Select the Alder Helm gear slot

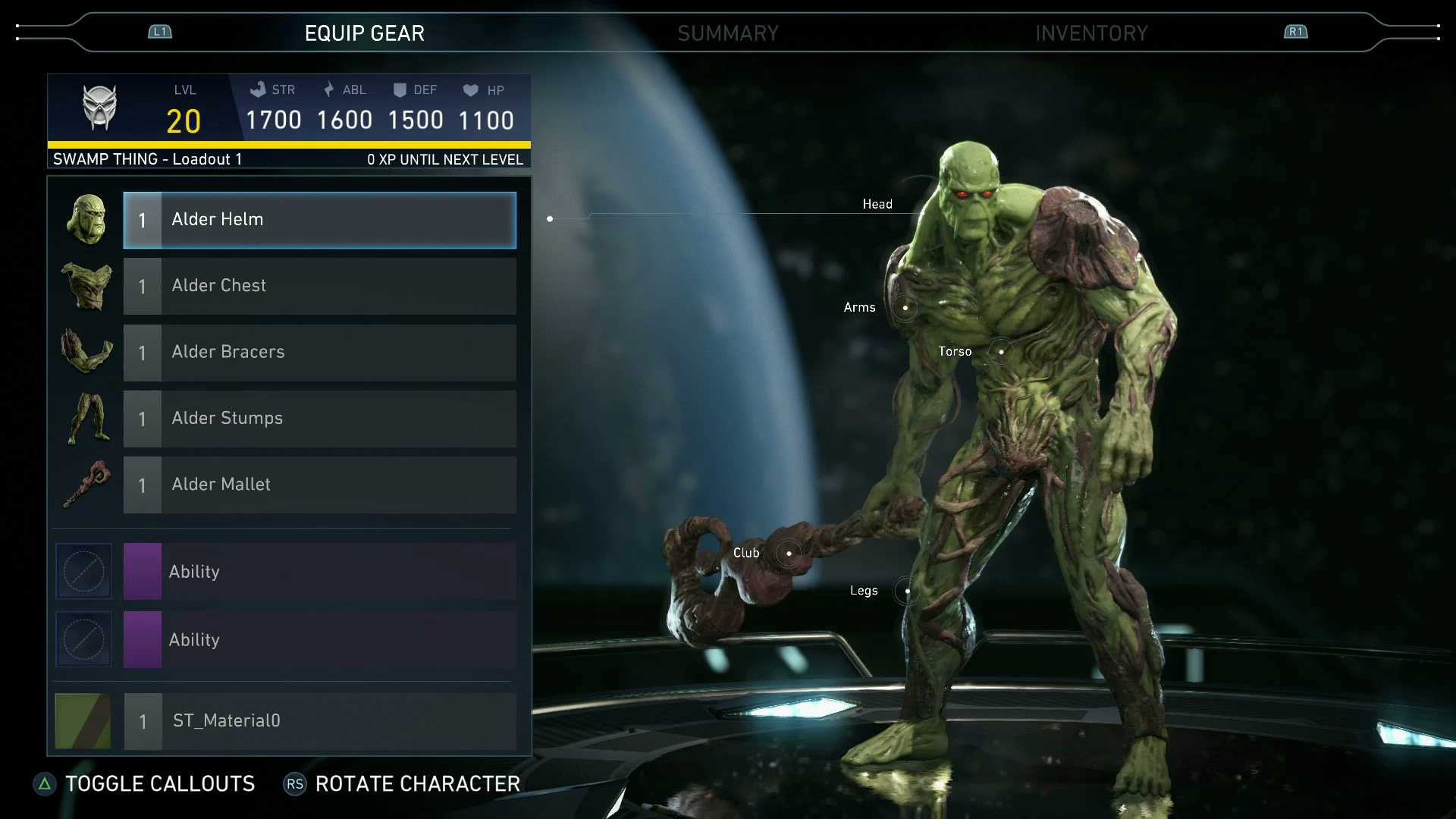click(319, 220)
